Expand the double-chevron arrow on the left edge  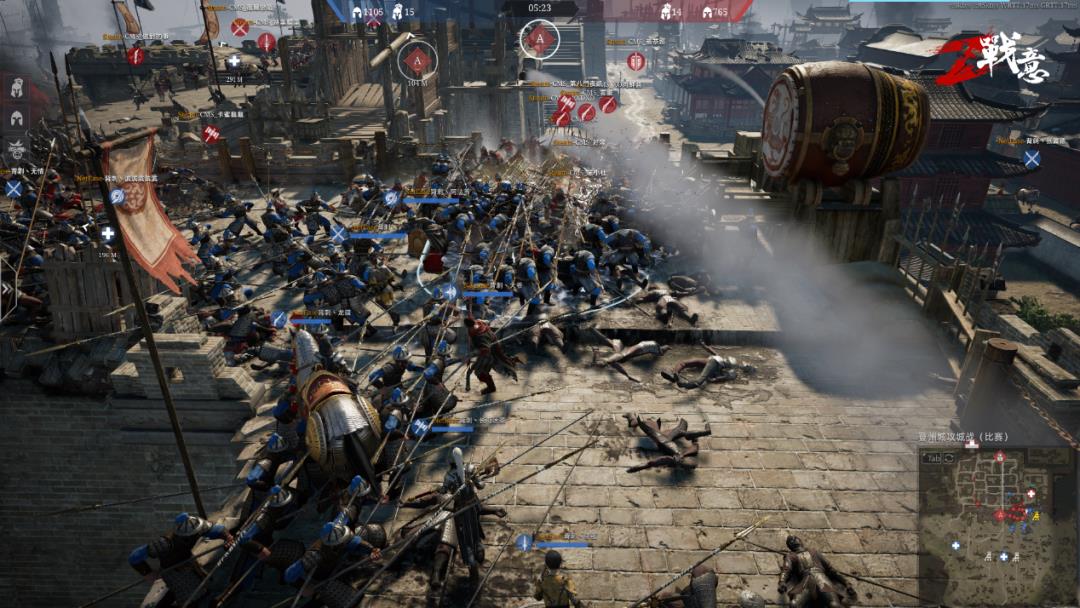[6, 289]
